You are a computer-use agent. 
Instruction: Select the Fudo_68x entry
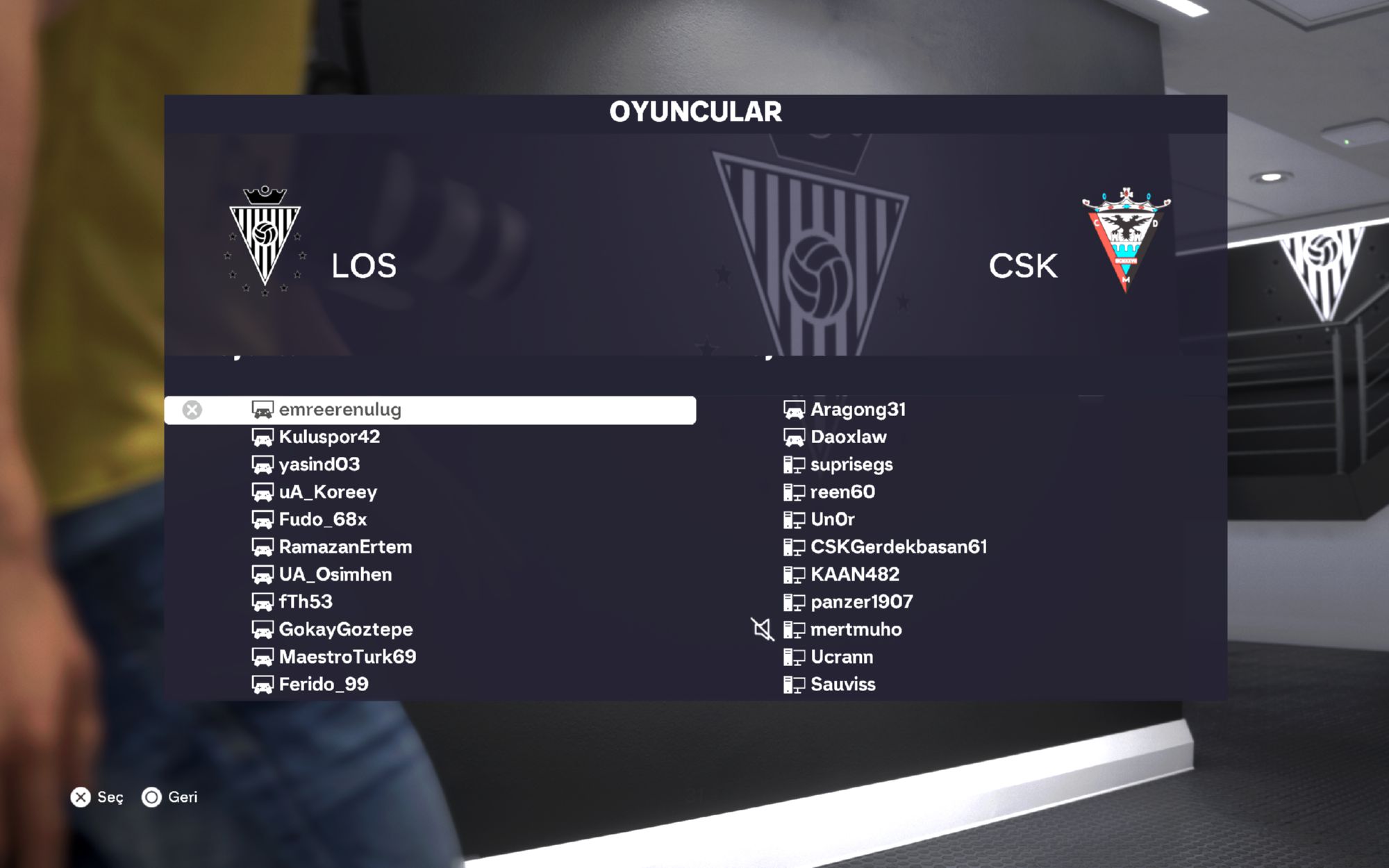[323, 519]
